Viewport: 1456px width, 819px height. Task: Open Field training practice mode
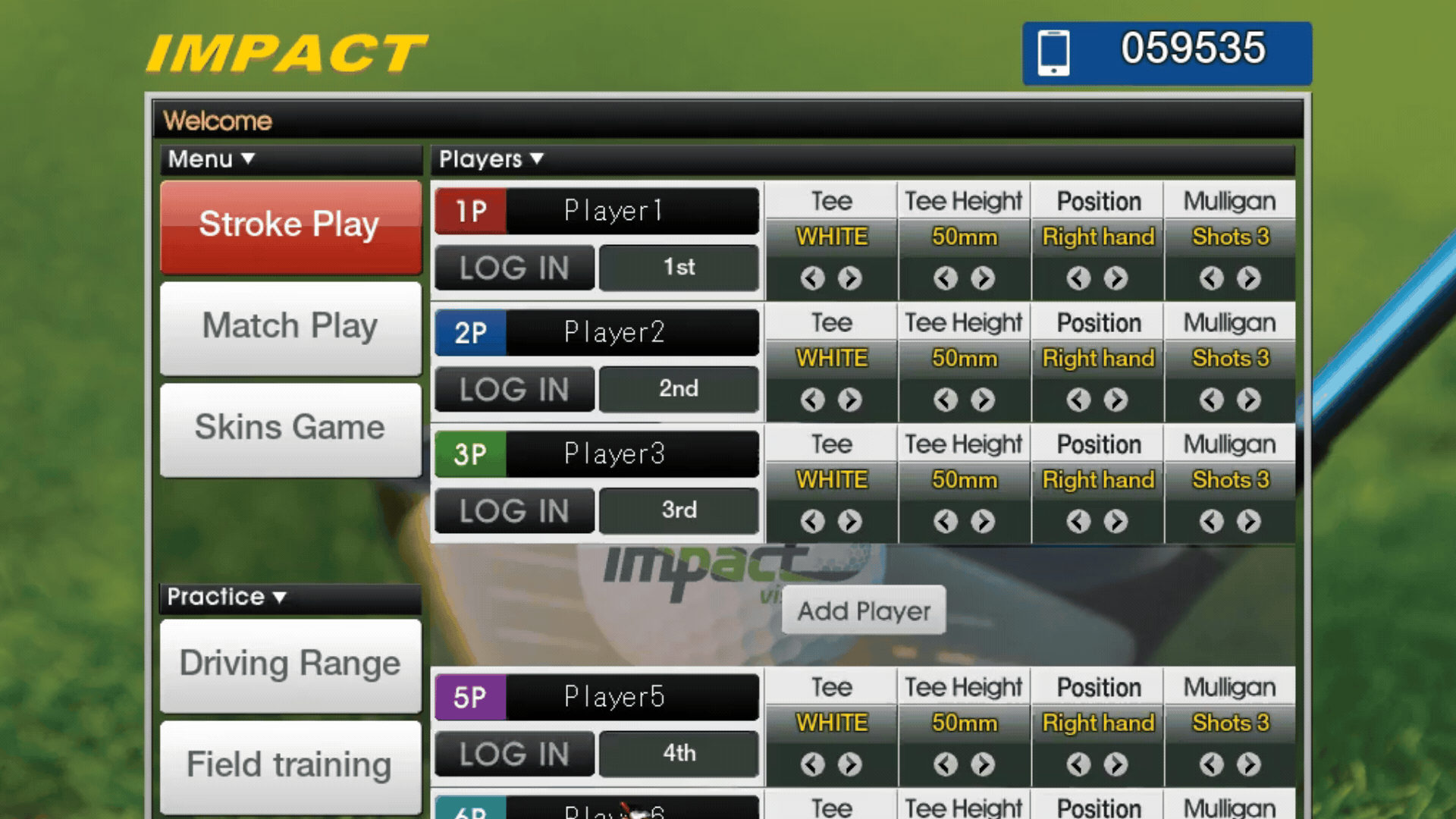pyautogui.click(x=290, y=764)
